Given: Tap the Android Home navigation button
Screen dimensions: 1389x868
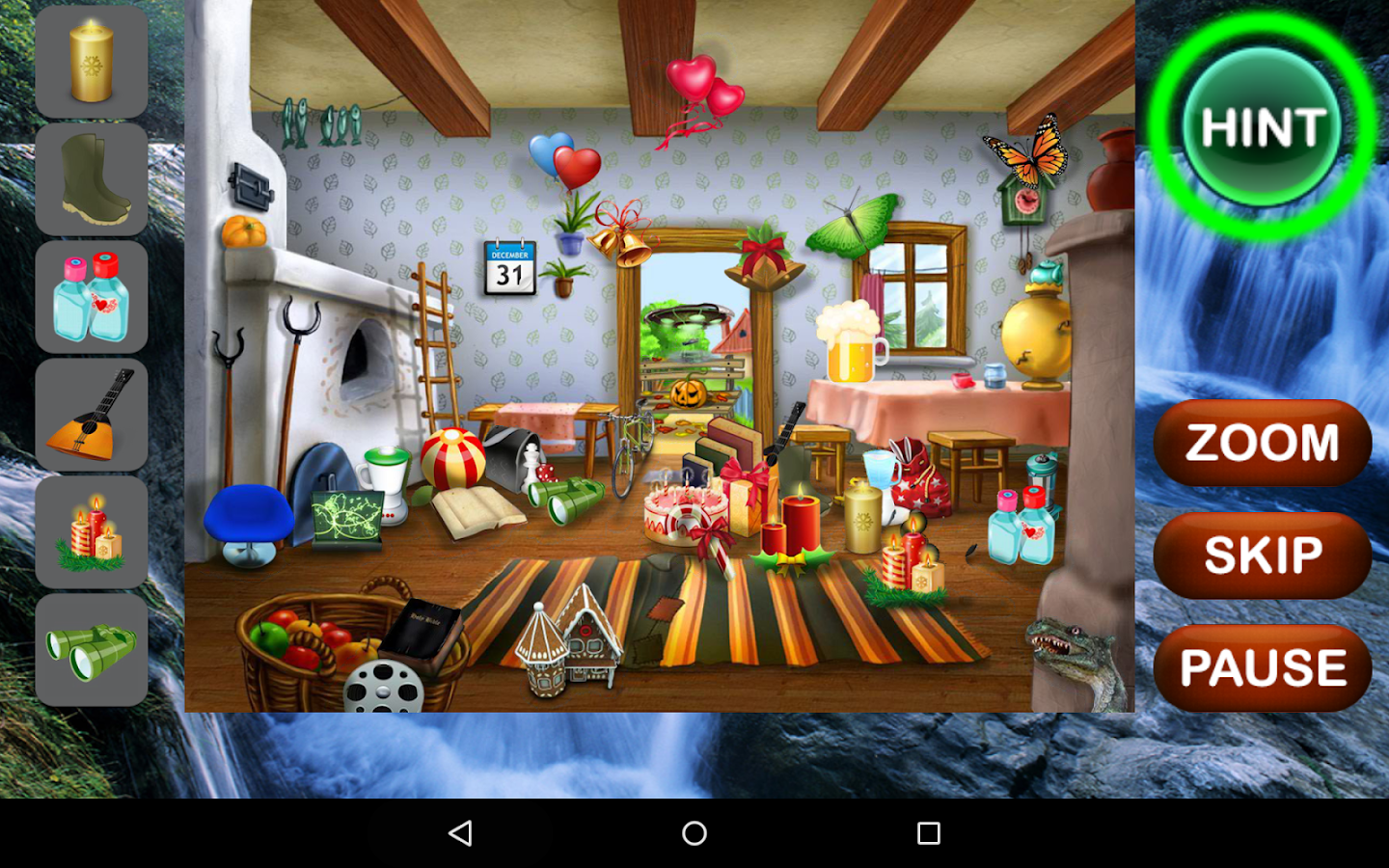Looking at the screenshot, I should [694, 831].
